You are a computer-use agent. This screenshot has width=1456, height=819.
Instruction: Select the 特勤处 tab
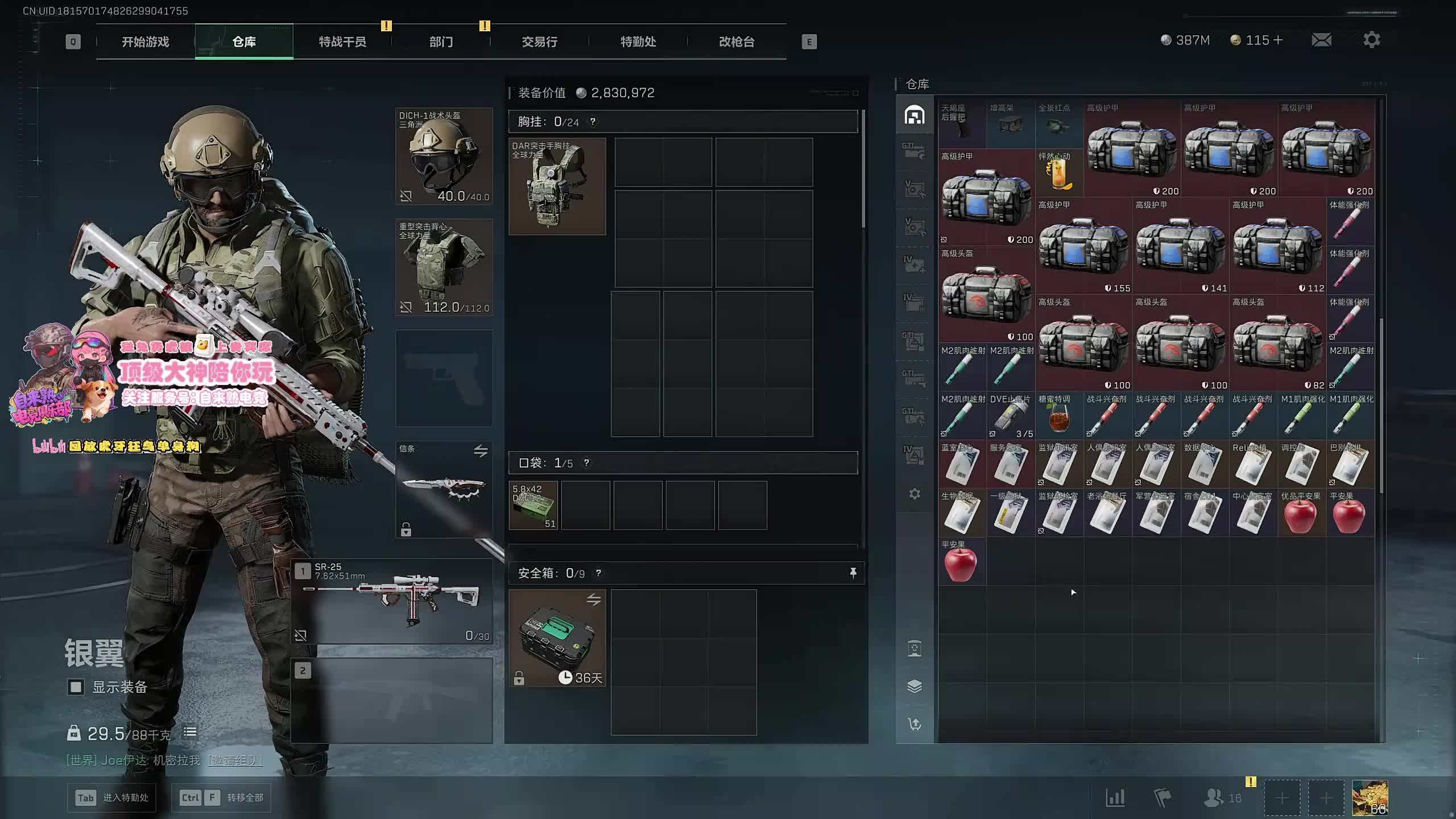coord(638,42)
